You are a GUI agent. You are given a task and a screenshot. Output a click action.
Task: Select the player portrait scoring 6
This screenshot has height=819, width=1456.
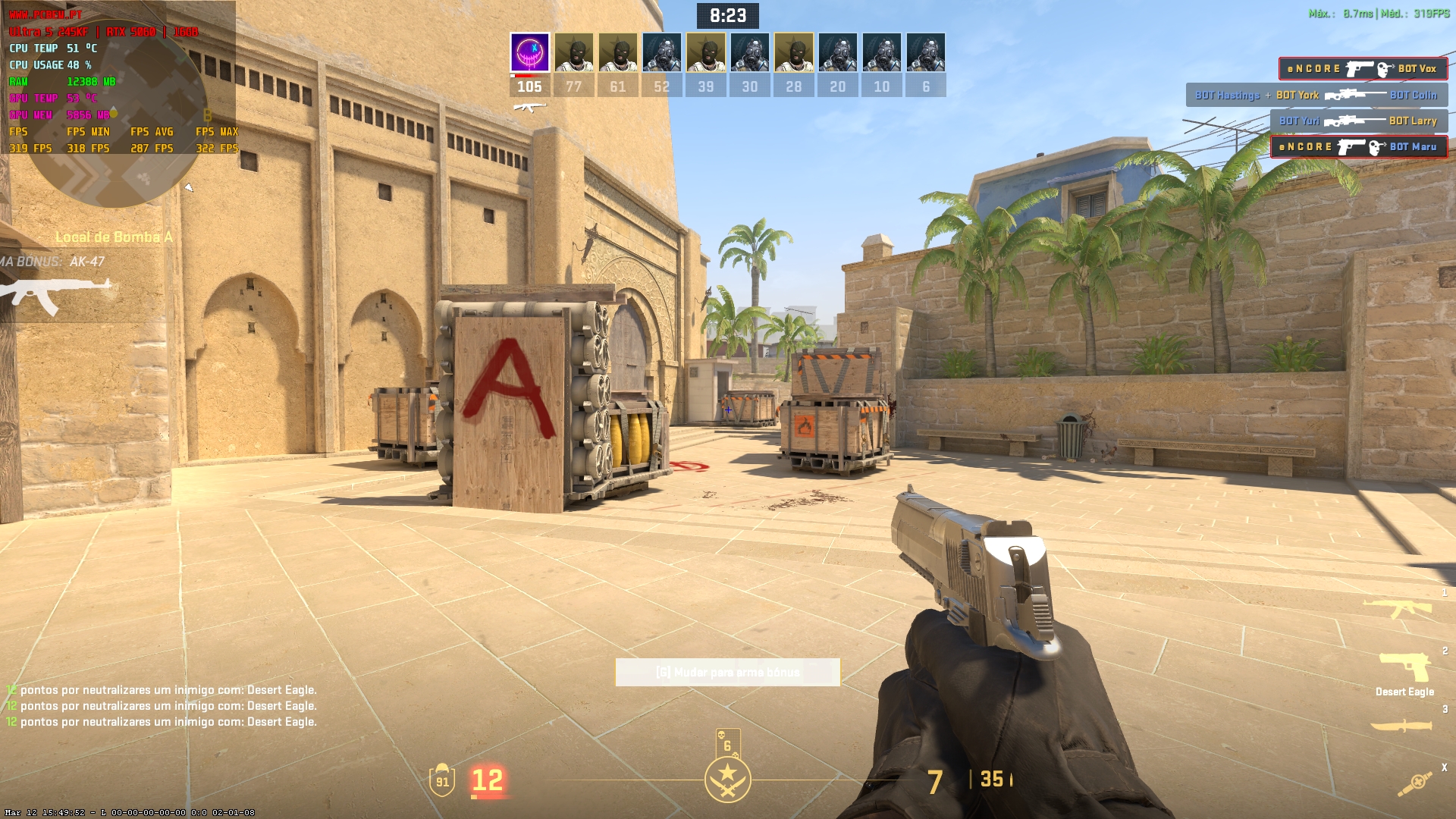pyautogui.click(x=925, y=52)
